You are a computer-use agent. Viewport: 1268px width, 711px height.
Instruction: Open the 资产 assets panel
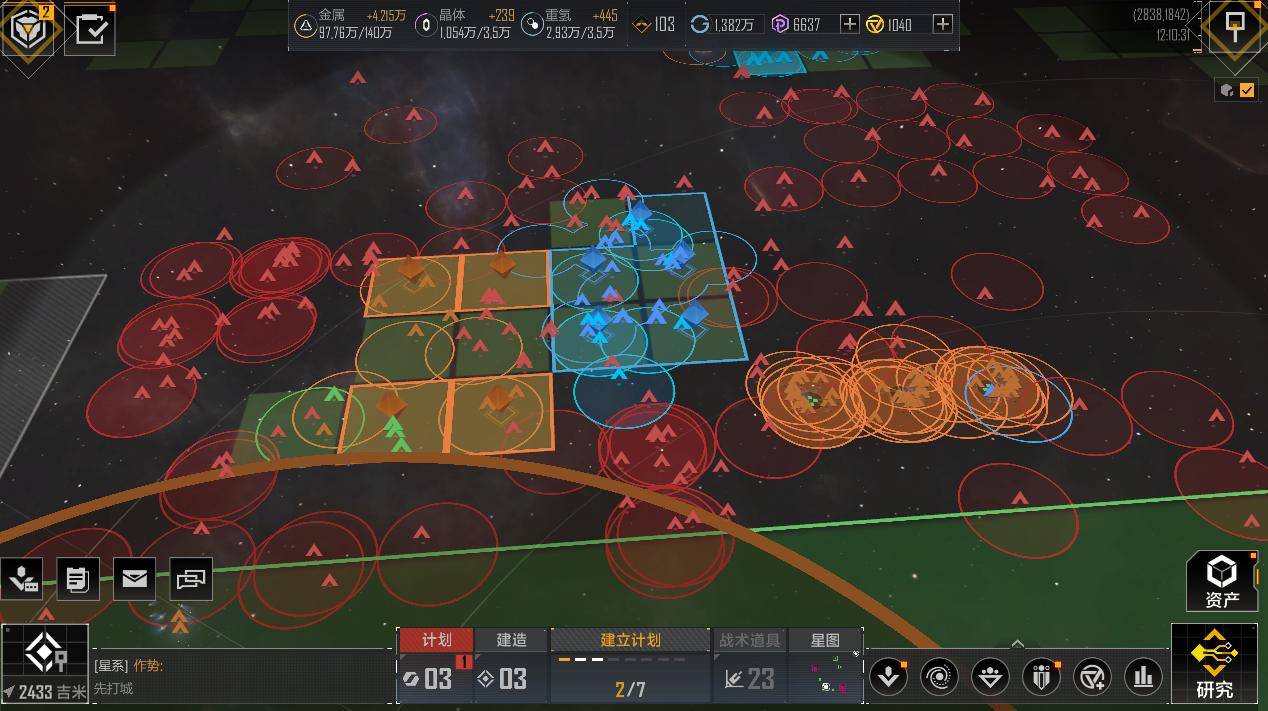(1221, 581)
